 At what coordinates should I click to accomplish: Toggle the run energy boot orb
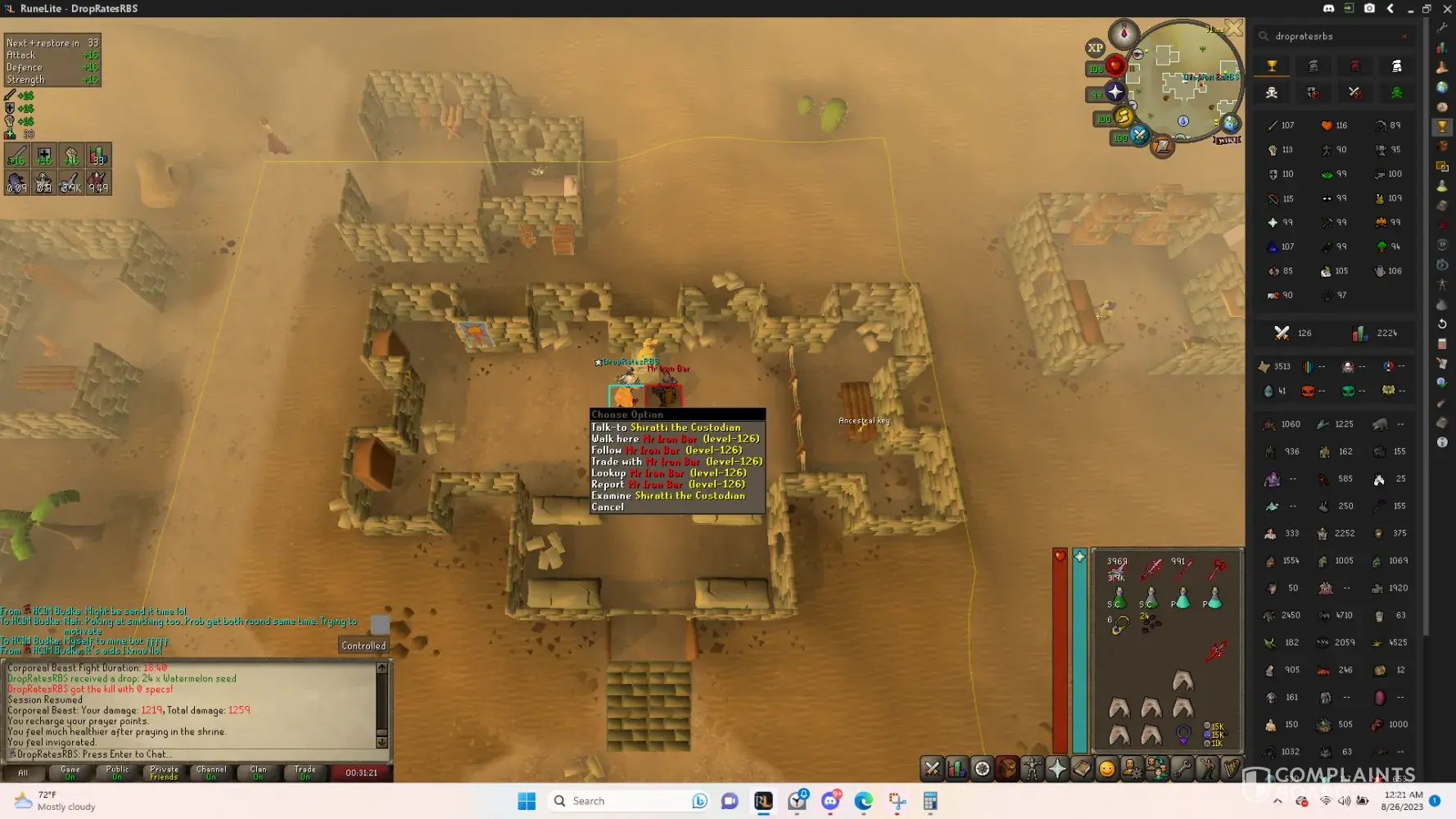click(1124, 116)
